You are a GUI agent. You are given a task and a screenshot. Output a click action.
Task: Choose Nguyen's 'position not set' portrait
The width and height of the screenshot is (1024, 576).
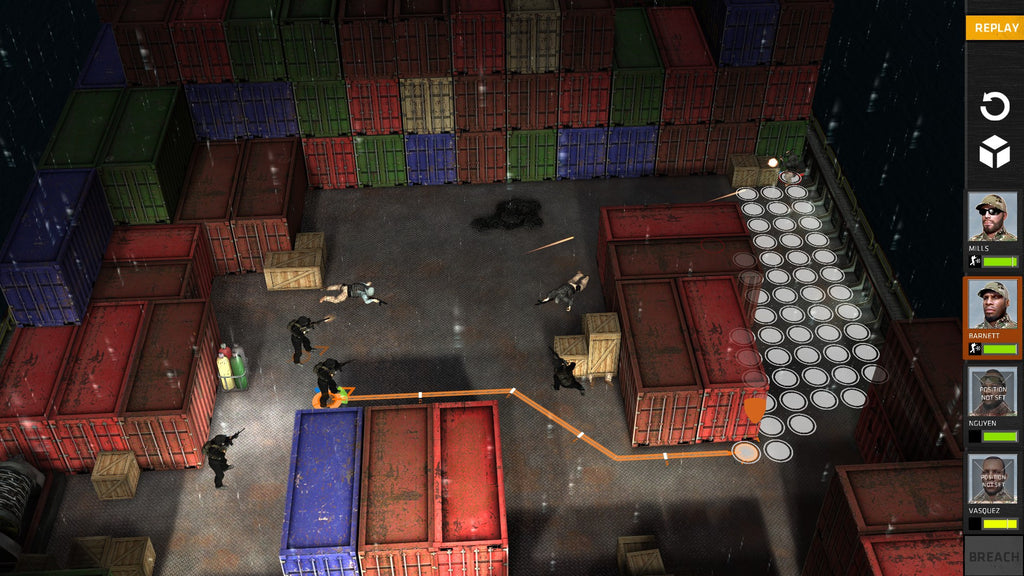coord(992,391)
